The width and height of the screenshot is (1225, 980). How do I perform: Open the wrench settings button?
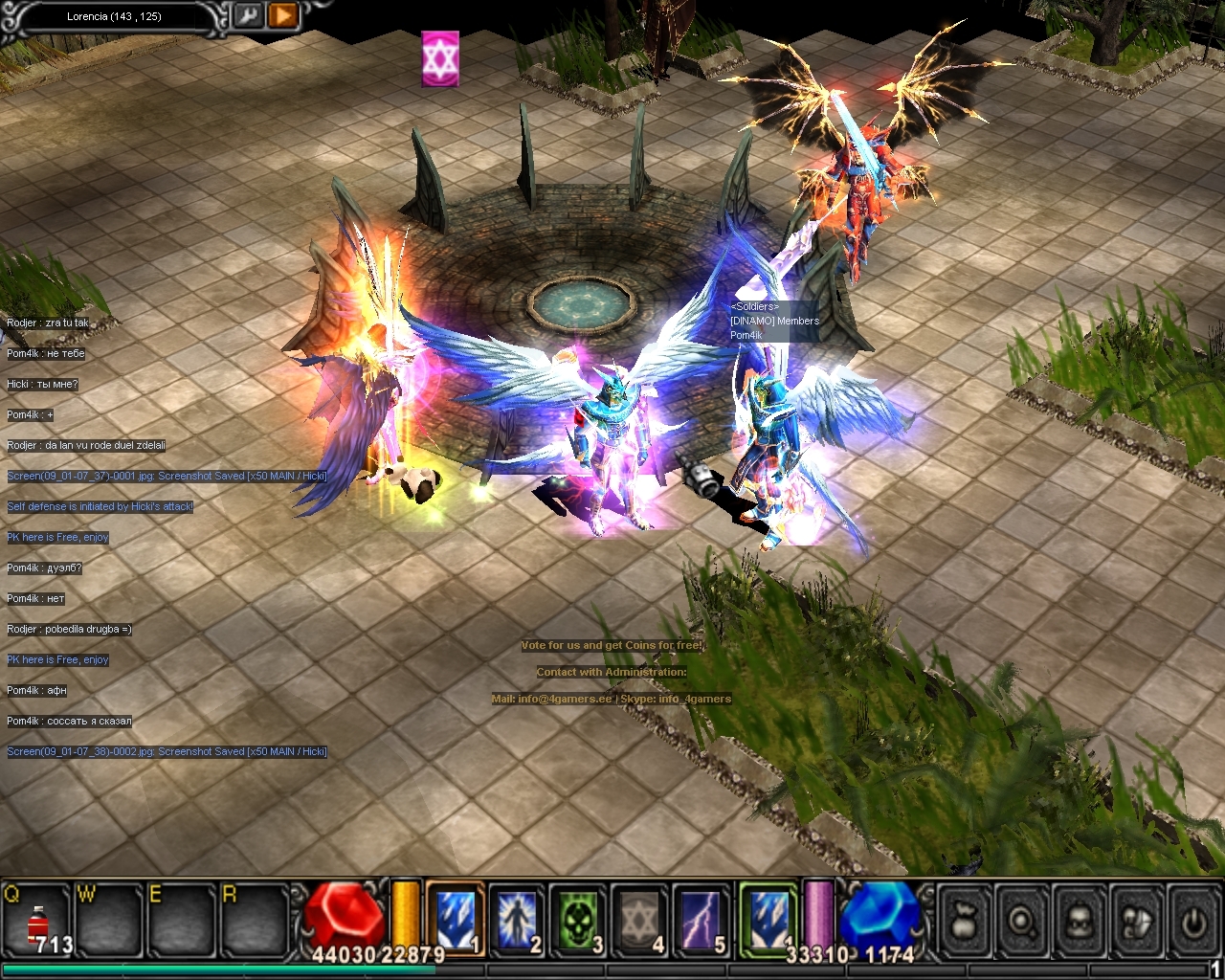(x=249, y=15)
